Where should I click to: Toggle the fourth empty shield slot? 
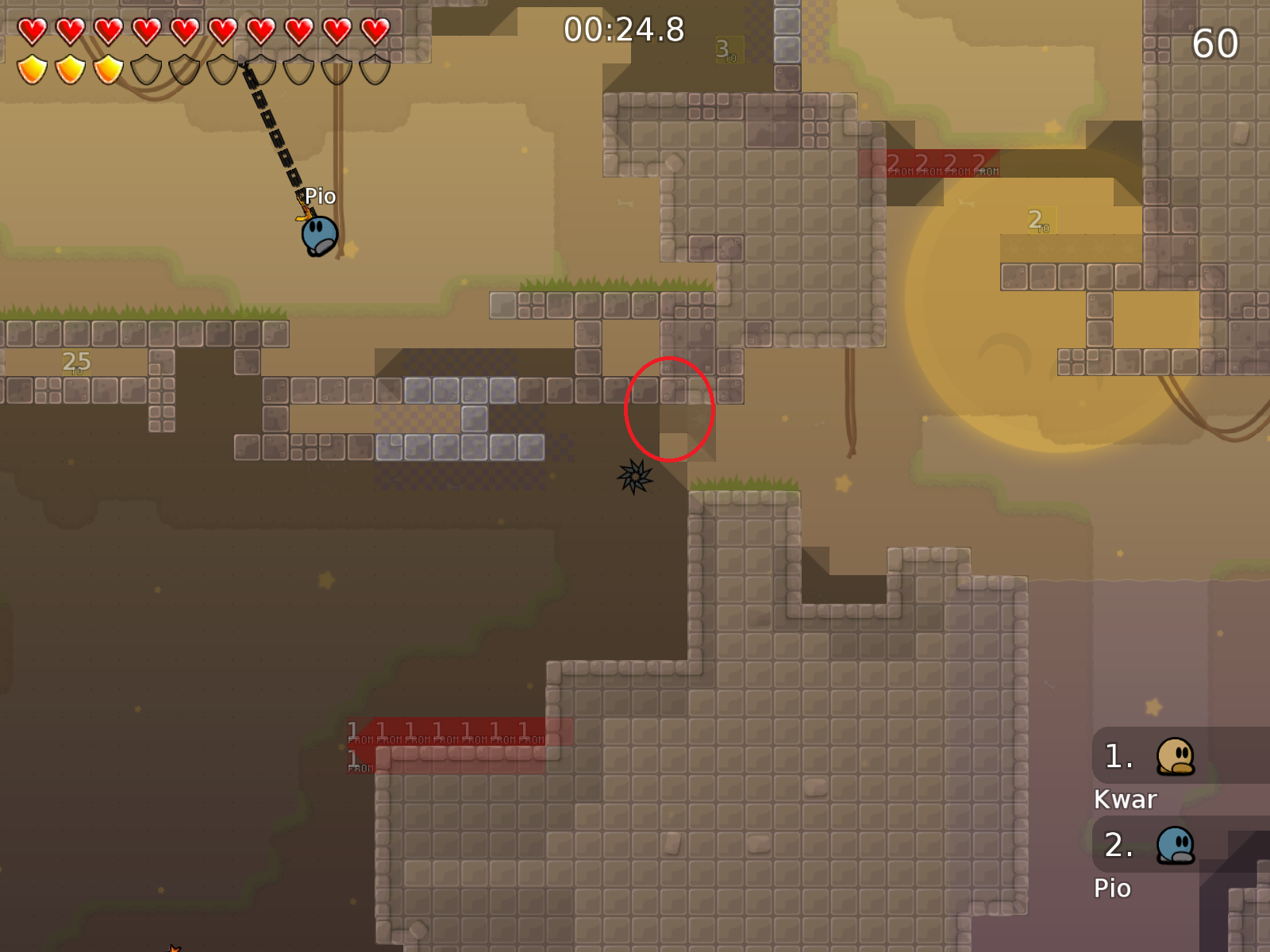click(x=146, y=70)
